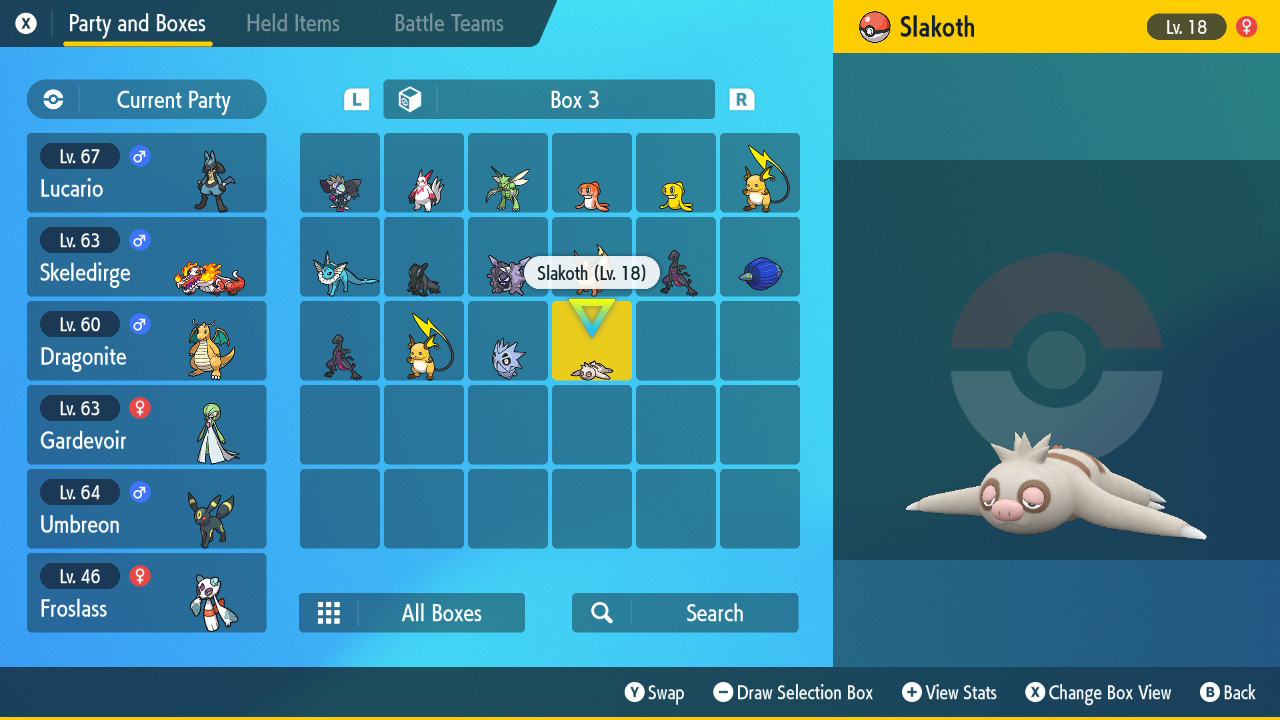1280x720 pixels.
Task: Switch to the Battle Teams tab
Action: (447, 23)
